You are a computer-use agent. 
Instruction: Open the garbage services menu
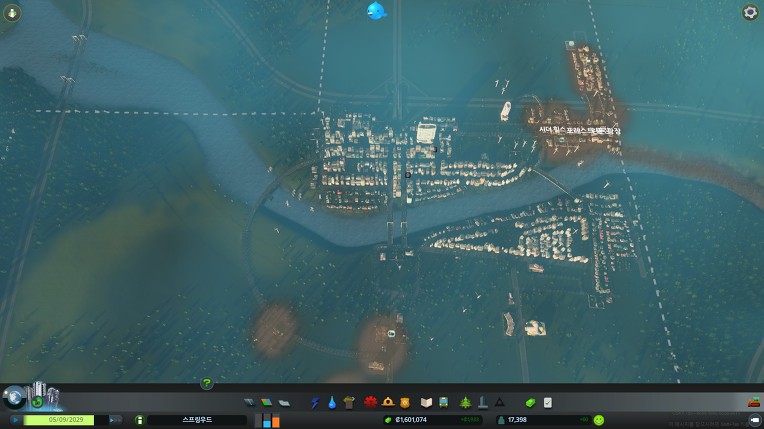(348, 402)
